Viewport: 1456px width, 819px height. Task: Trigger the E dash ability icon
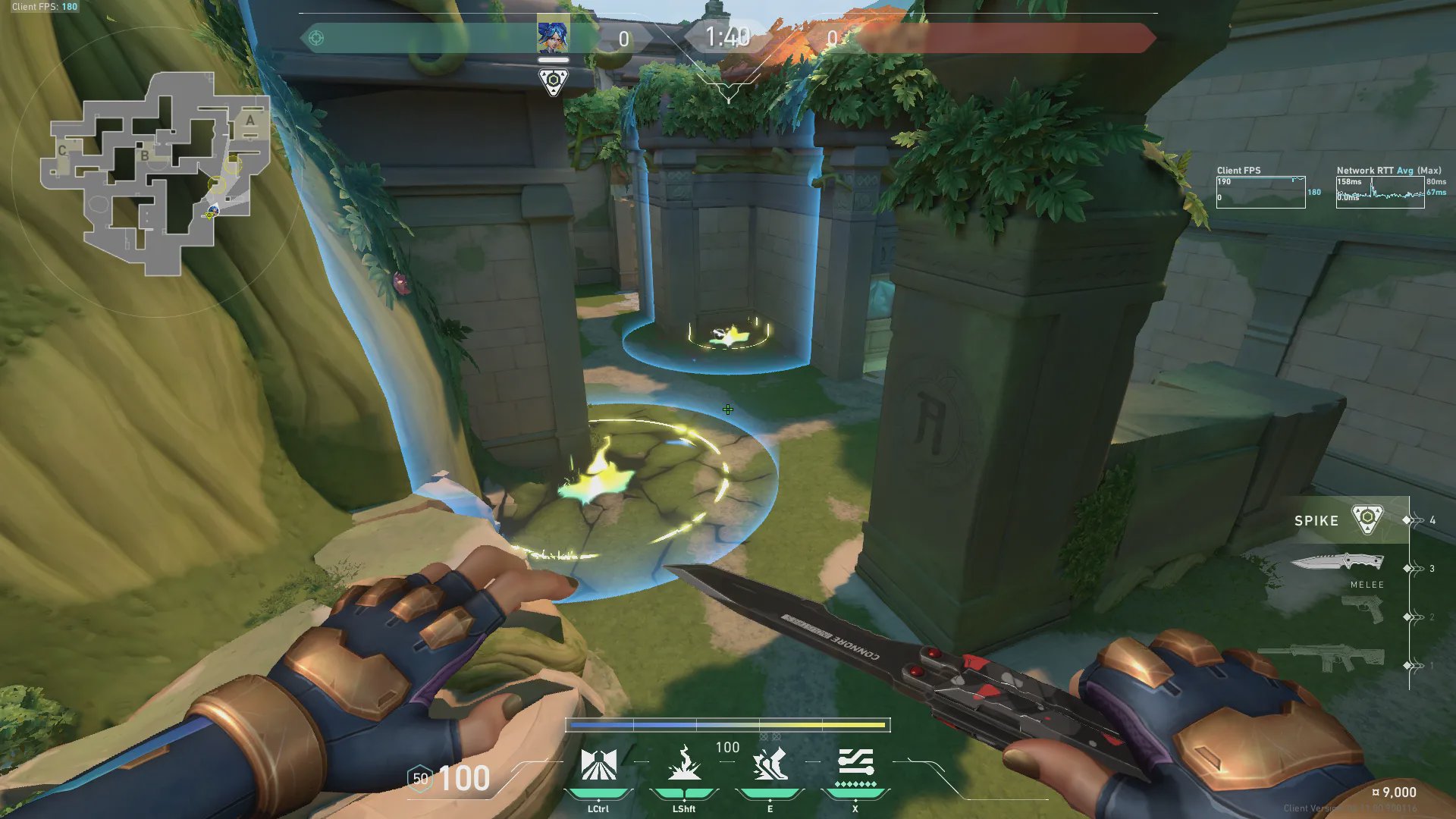point(770,765)
